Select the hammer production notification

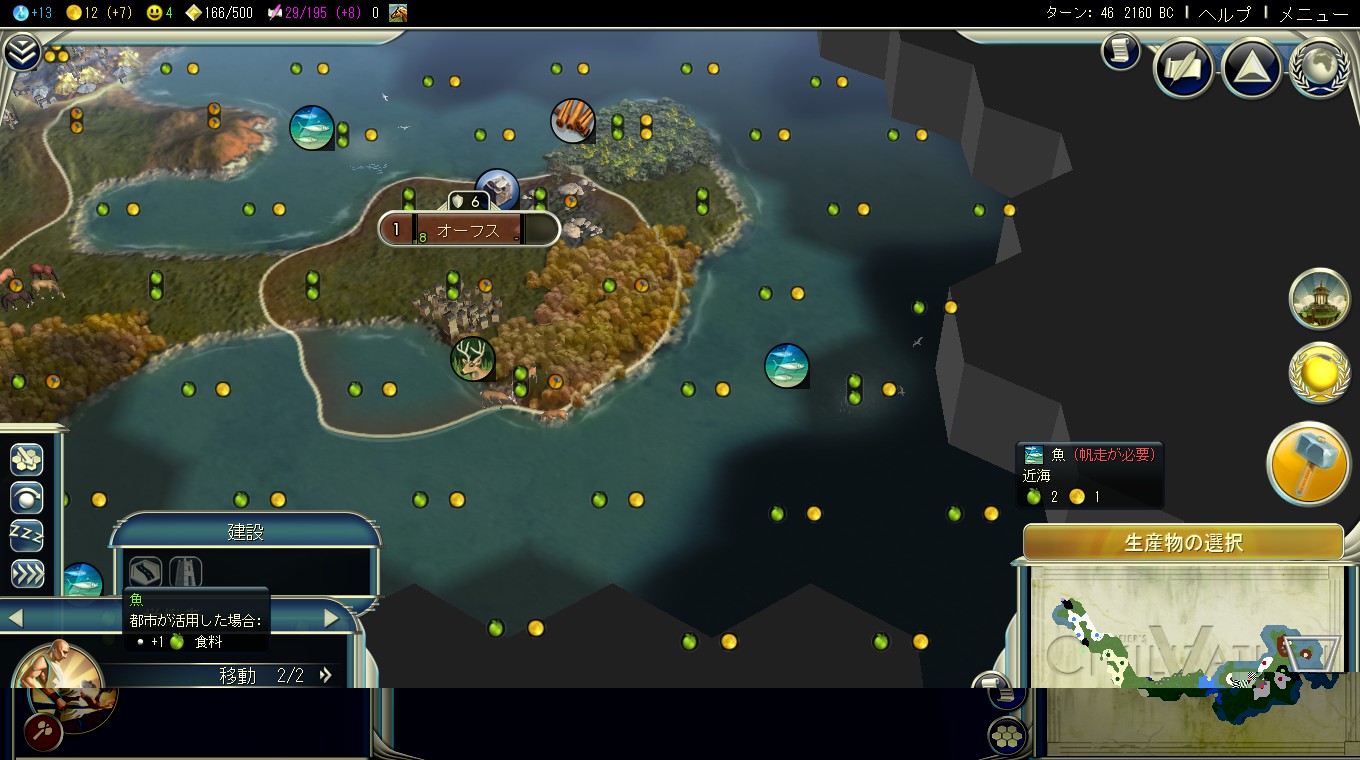[1309, 465]
